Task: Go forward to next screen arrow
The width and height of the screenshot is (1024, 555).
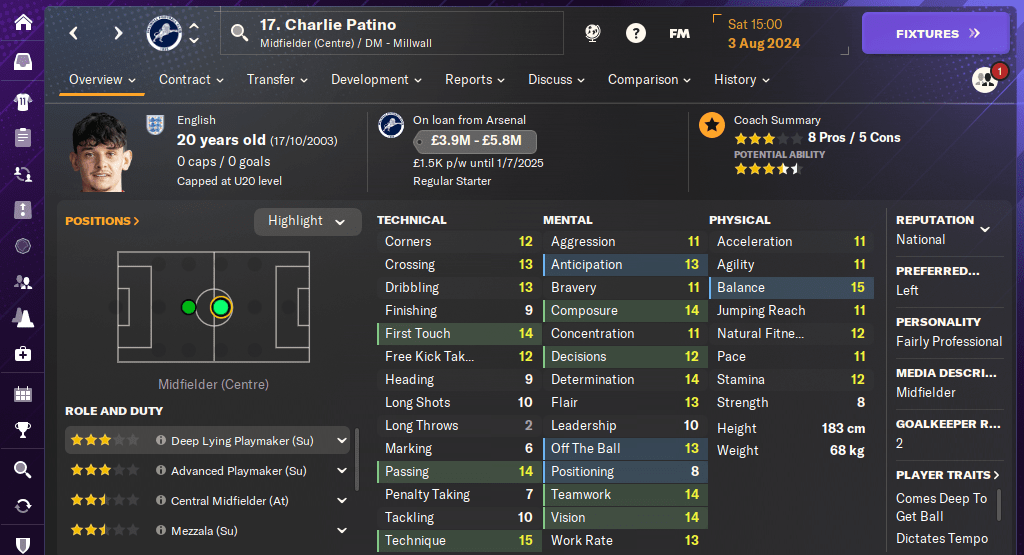Action: pyautogui.click(x=118, y=33)
